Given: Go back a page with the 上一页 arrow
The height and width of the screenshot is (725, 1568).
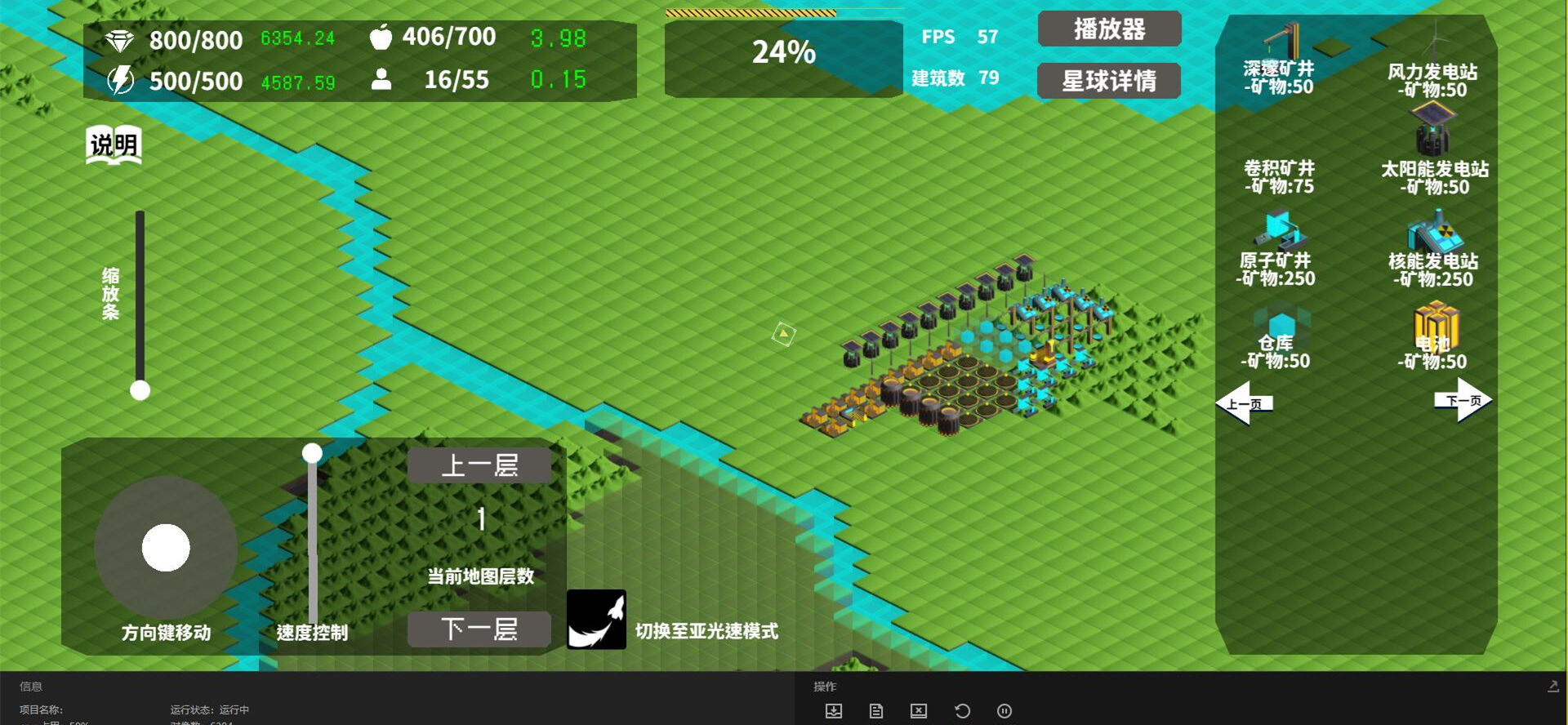Looking at the screenshot, I should pyautogui.click(x=1247, y=400).
